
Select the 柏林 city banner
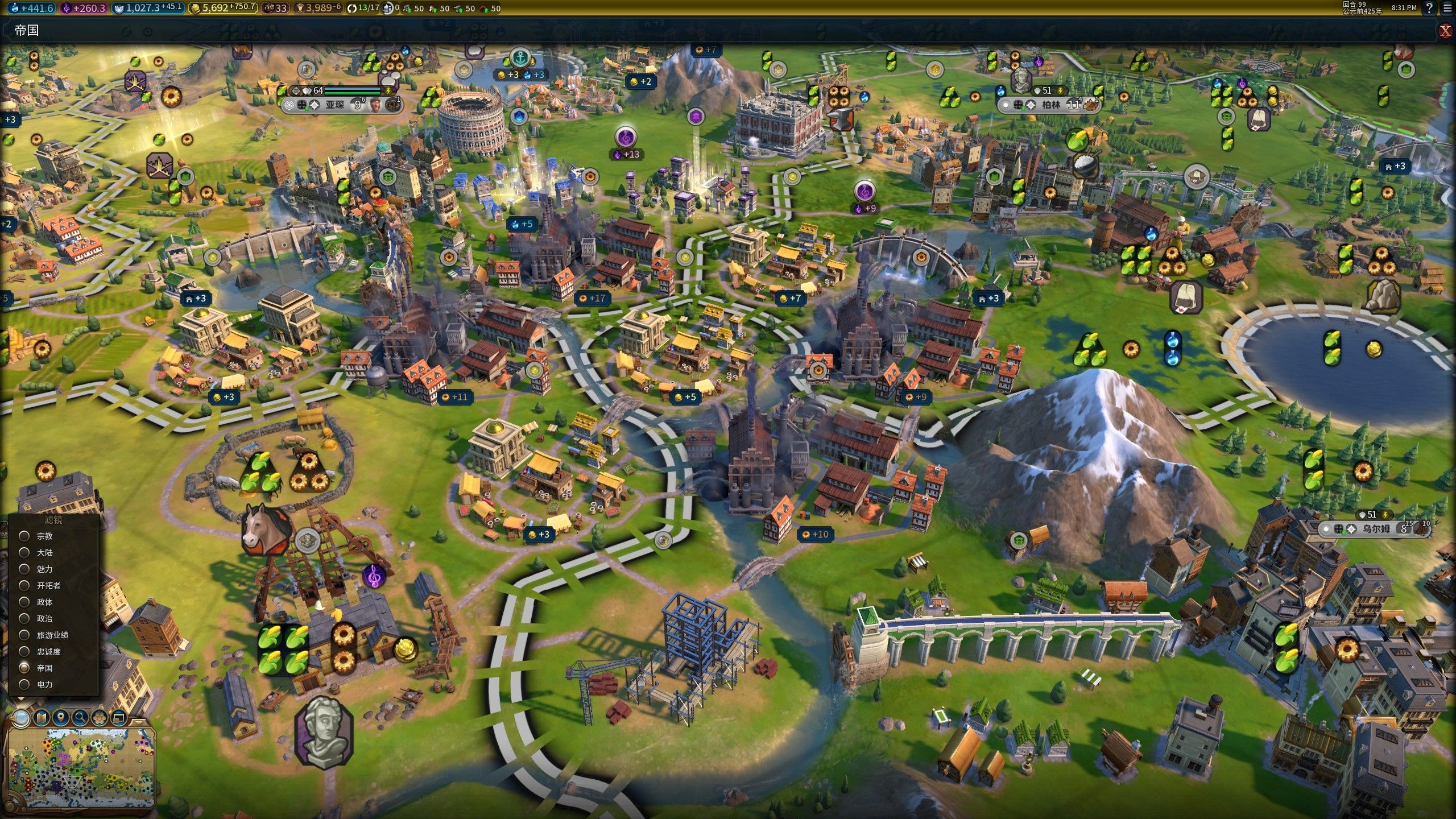point(1051,105)
